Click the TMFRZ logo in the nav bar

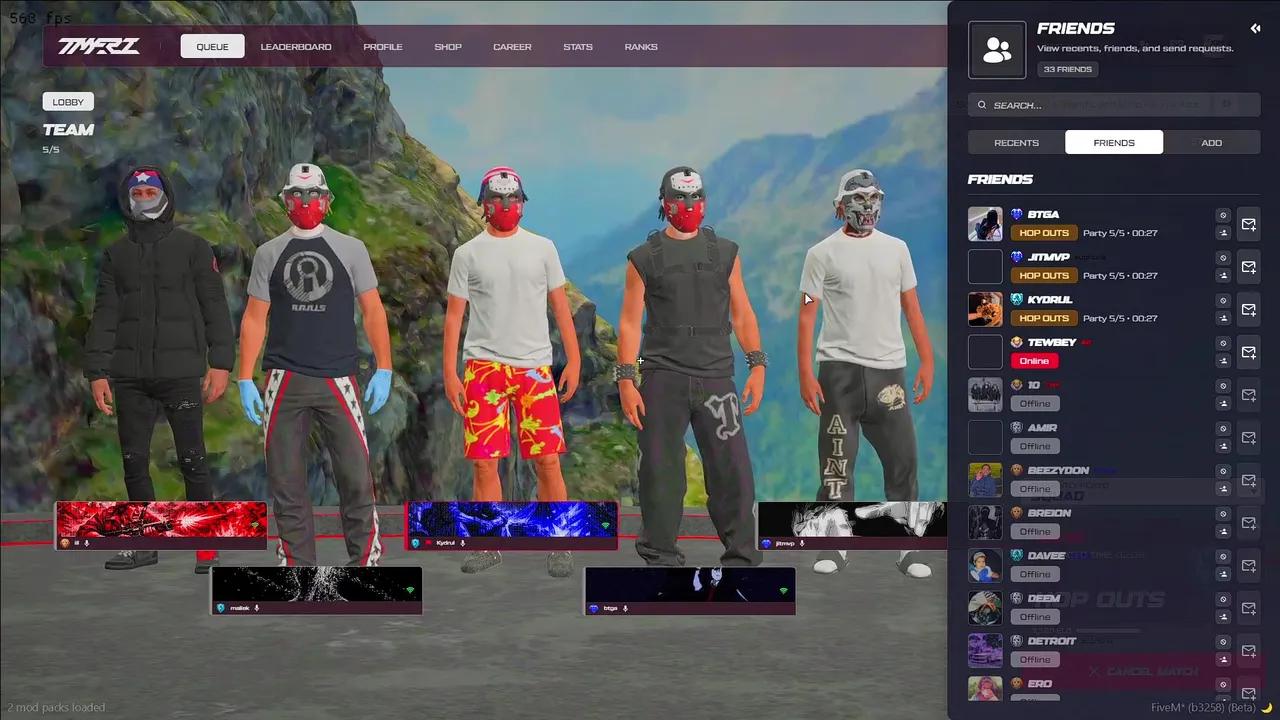pyautogui.click(x=98, y=46)
